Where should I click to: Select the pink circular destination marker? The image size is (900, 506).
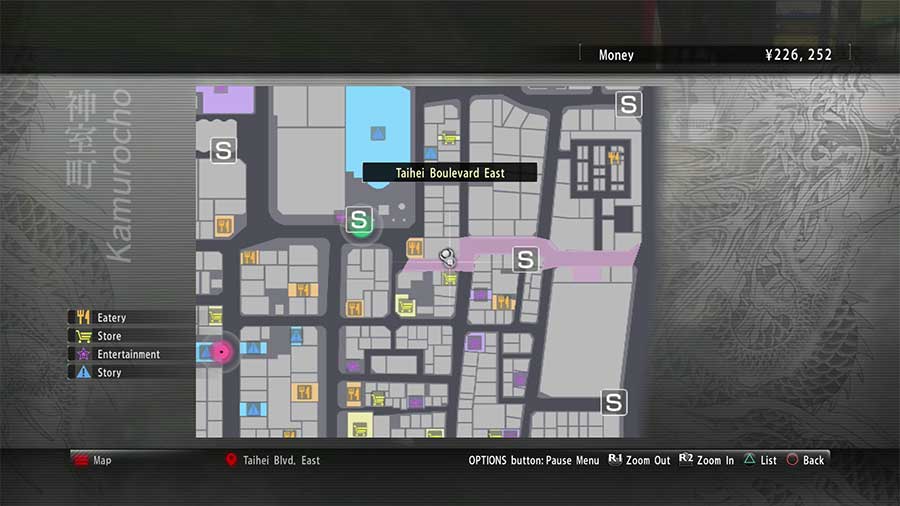tap(220, 351)
